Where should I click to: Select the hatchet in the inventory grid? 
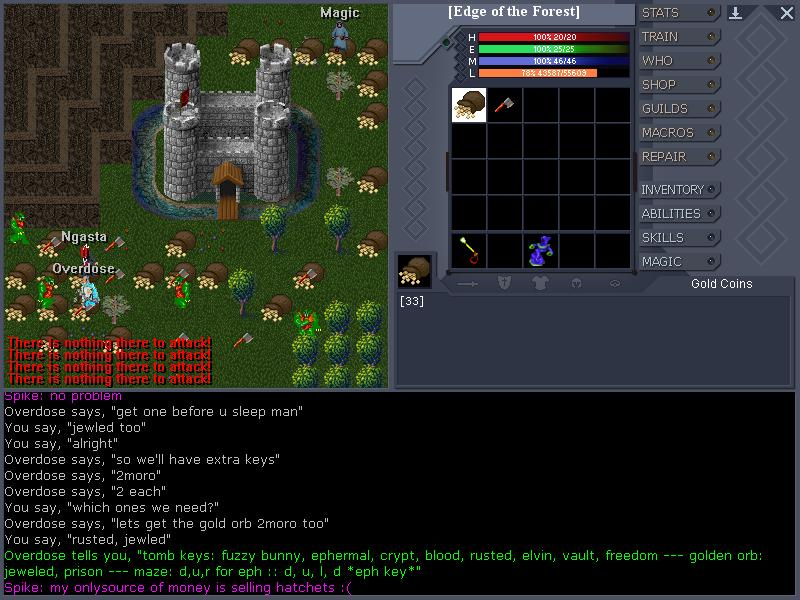click(x=504, y=105)
